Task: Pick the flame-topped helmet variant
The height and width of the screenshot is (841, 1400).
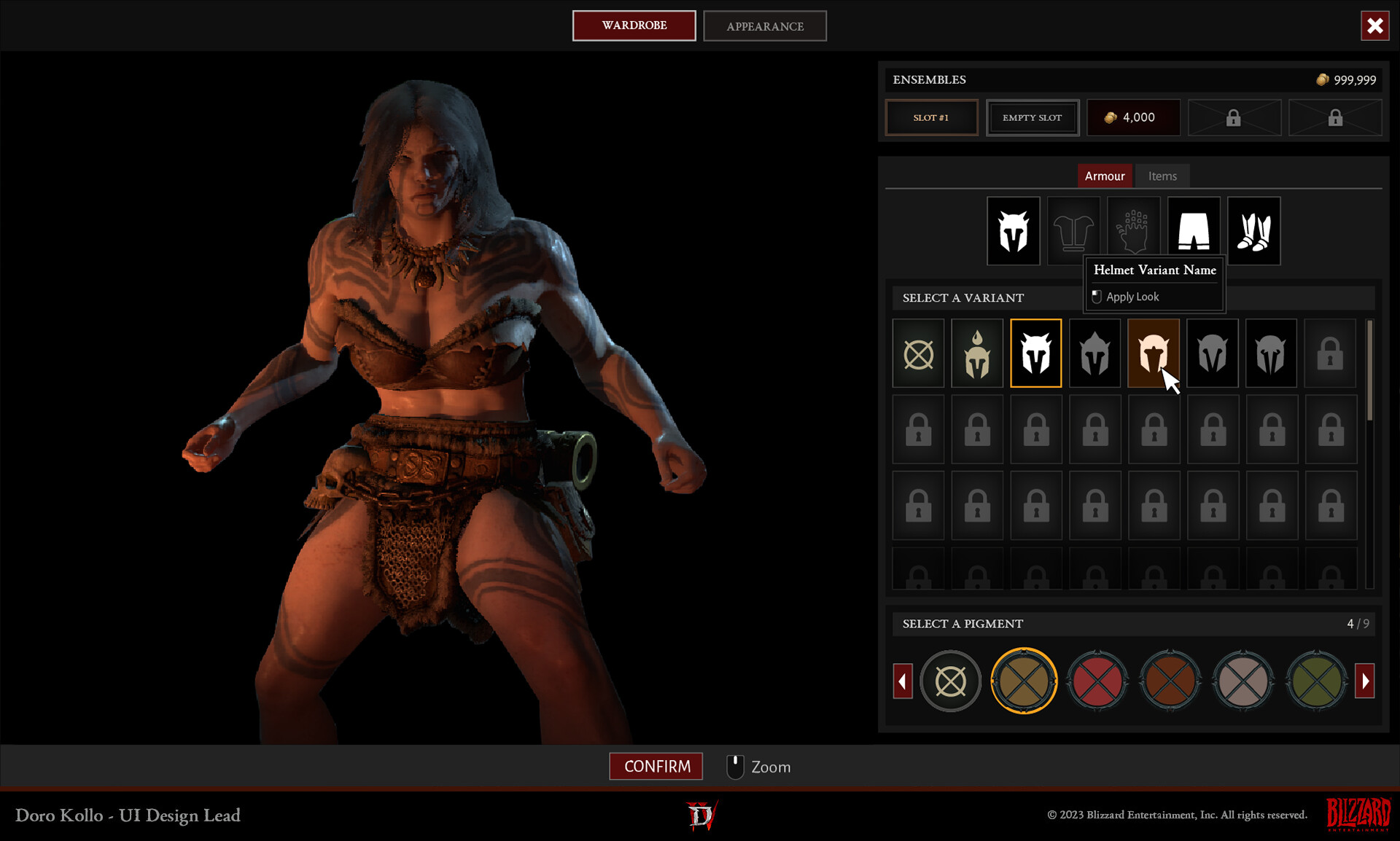Action: click(977, 353)
